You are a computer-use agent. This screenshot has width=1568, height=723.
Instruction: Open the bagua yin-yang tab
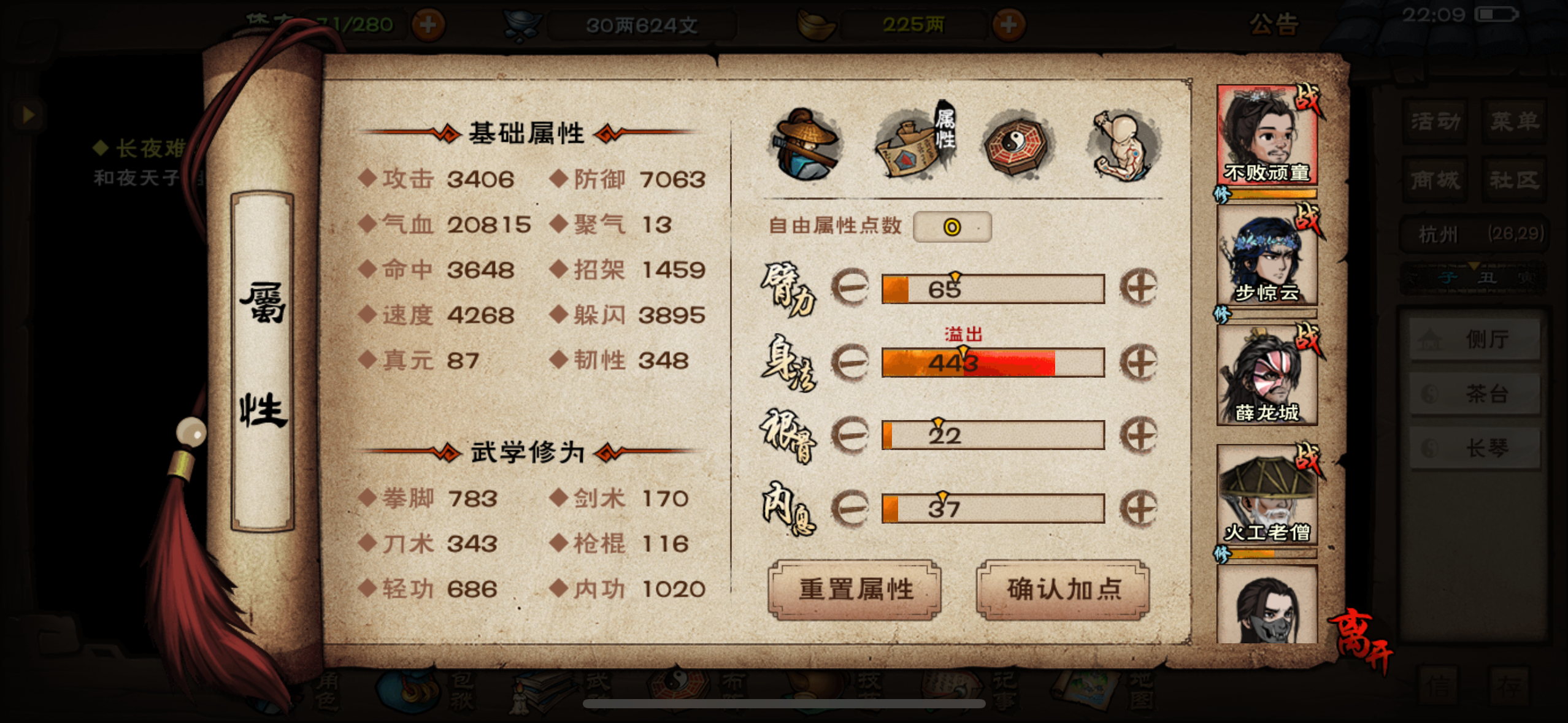tap(1015, 145)
